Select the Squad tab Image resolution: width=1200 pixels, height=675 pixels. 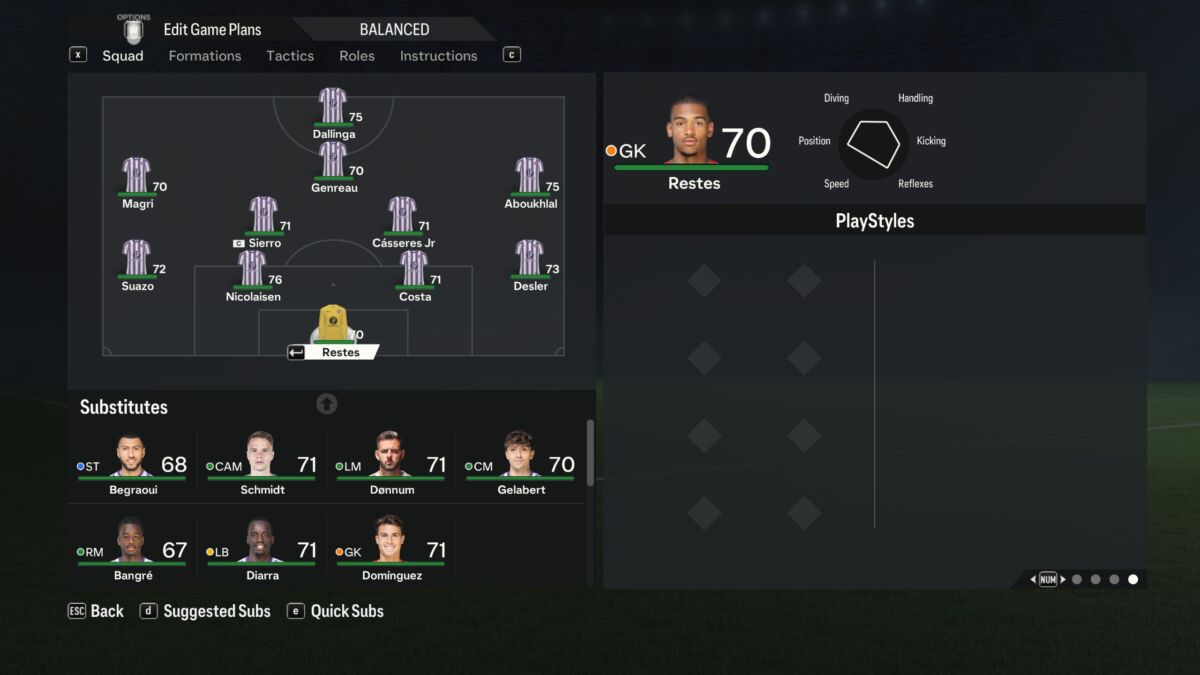(123, 56)
